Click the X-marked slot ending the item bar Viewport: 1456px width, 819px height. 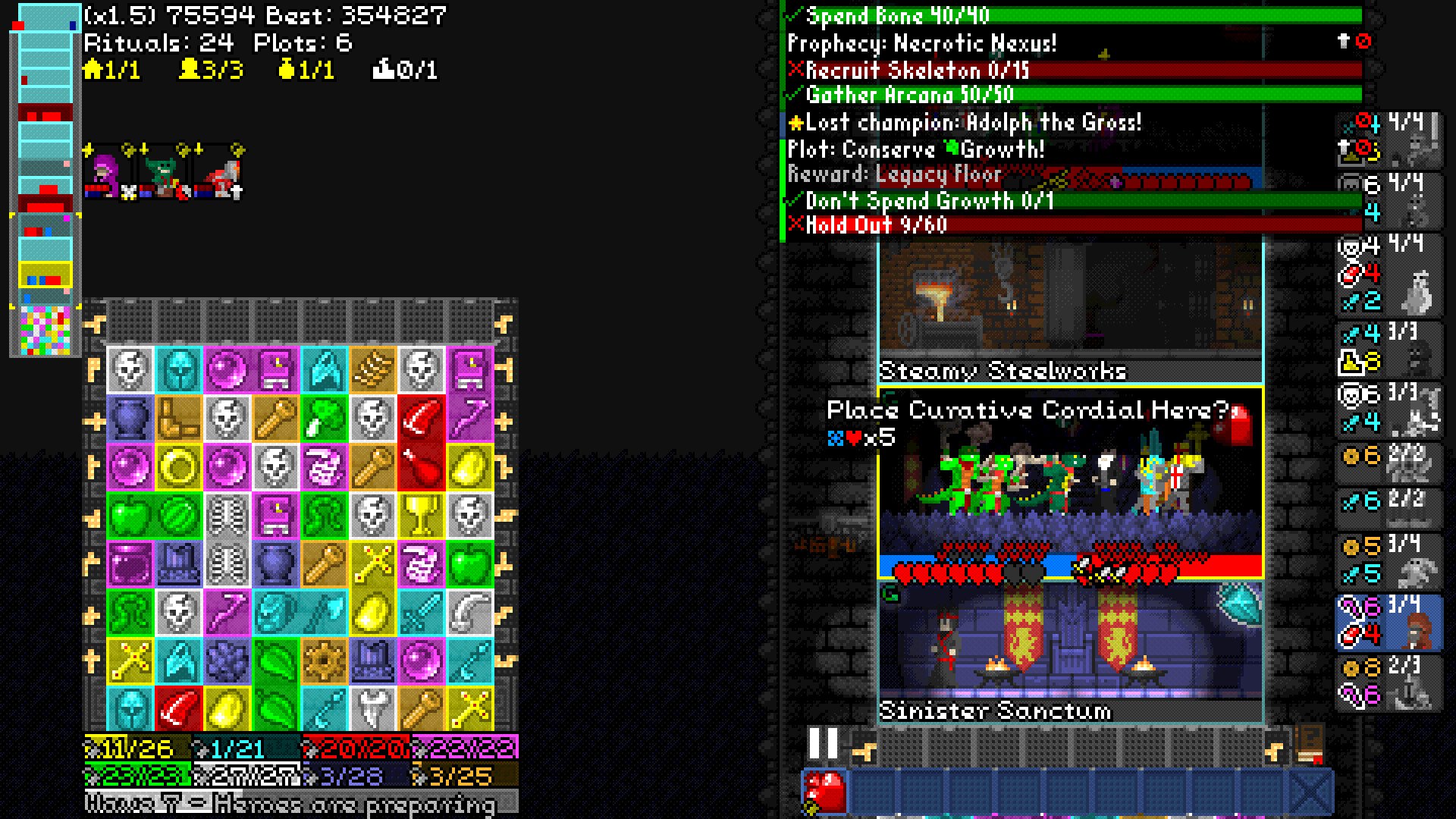click(1310, 792)
